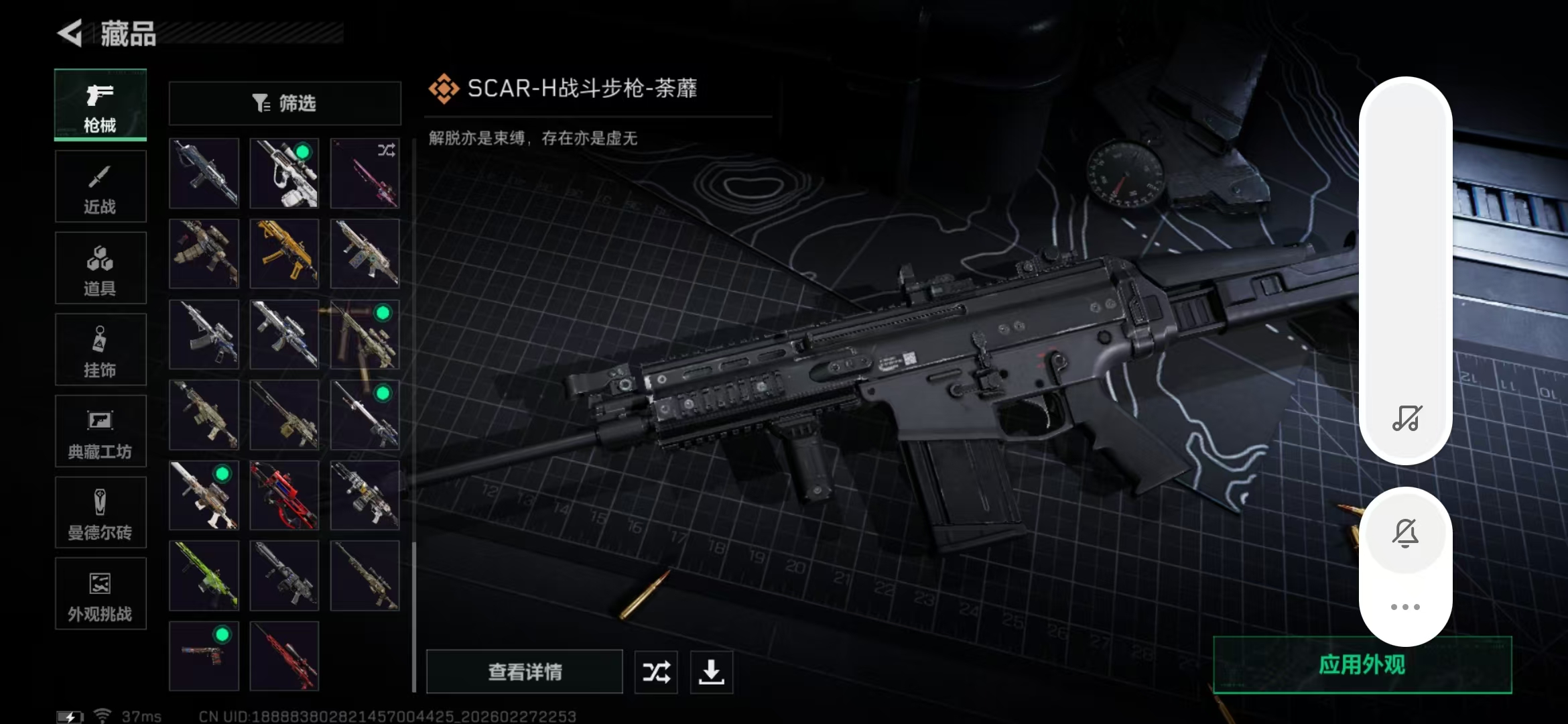Viewport: 1568px width, 724px height.
Task: Click the random skin shuffle icon near 查看详情
Action: (x=655, y=672)
